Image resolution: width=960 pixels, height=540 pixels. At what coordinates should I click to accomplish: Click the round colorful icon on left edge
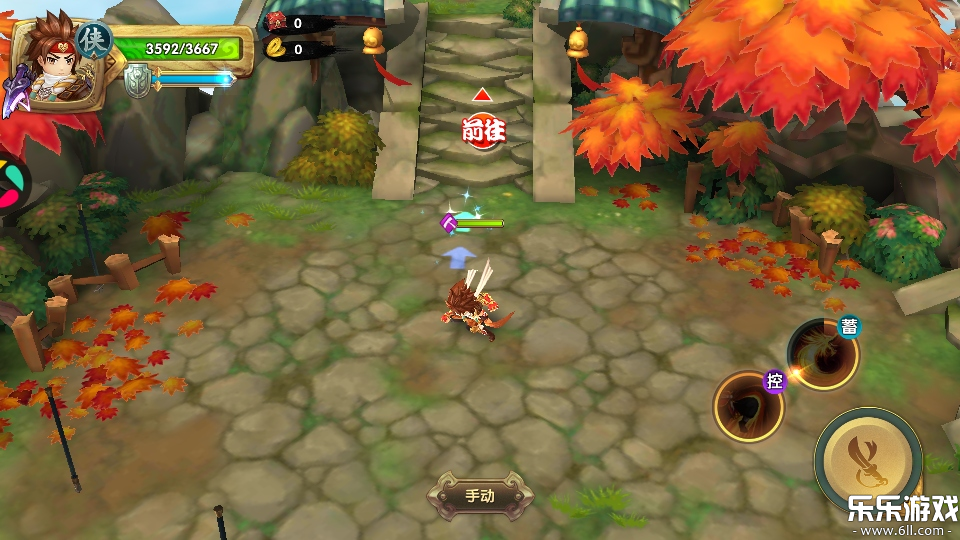[x=12, y=181]
